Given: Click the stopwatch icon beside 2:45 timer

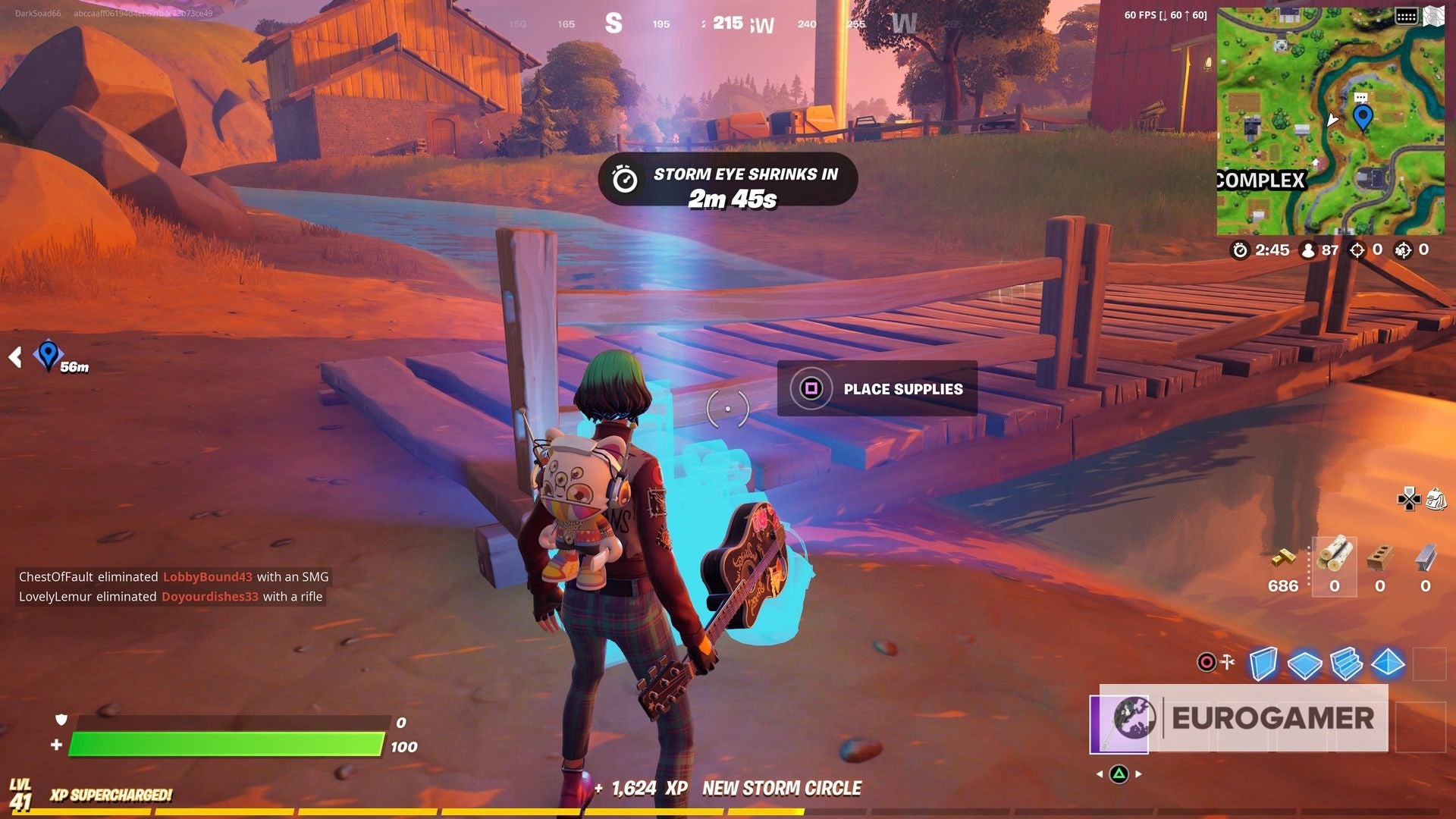Looking at the screenshot, I should coord(1241,249).
